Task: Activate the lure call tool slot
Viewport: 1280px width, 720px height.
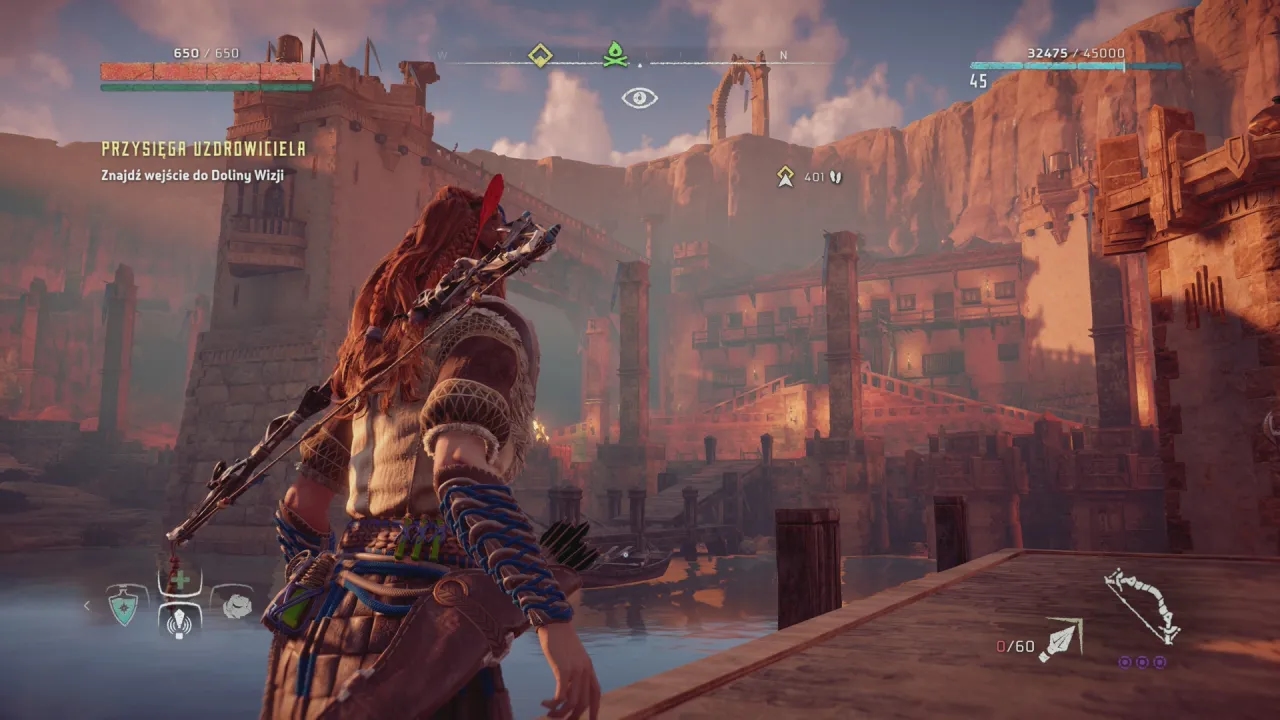Action: (180, 621)
